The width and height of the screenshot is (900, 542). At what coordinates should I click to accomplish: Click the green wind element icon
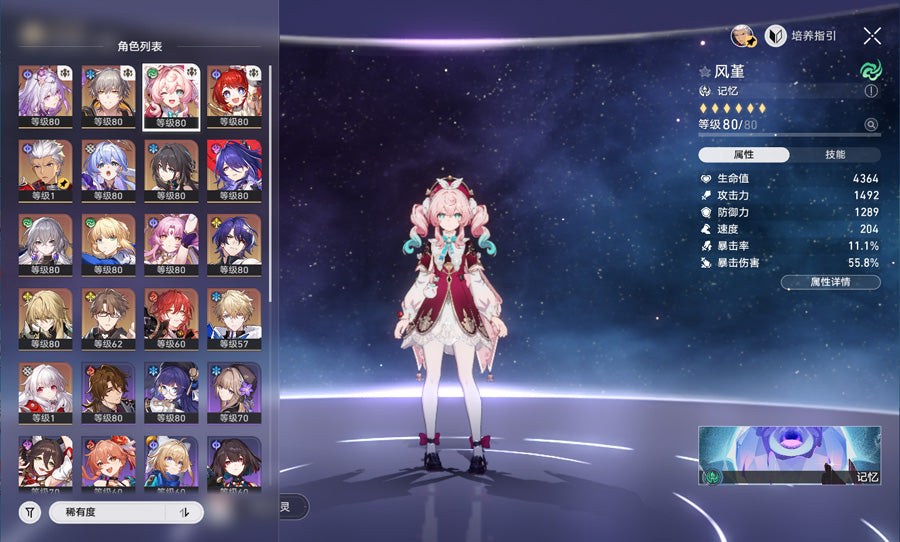[869, 71]
